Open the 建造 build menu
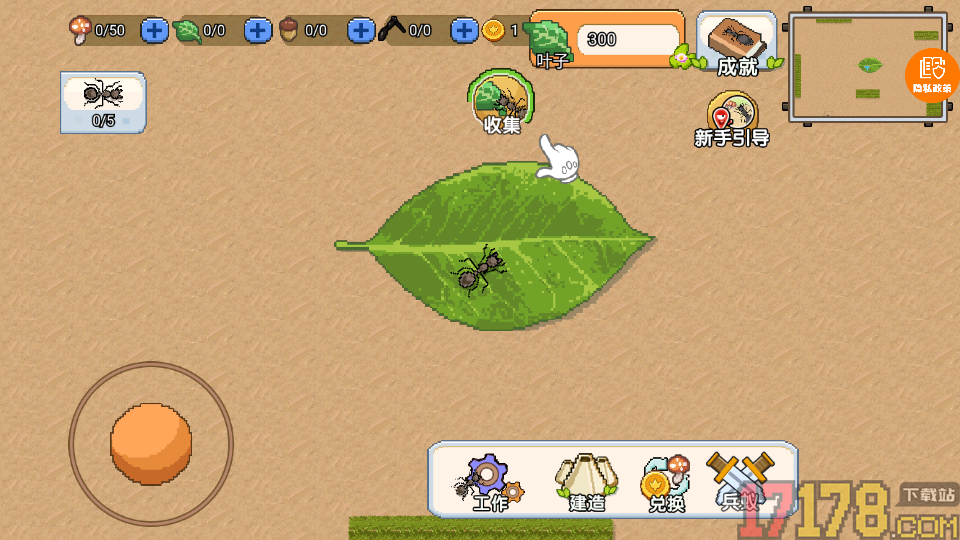960x540 pixels. [587, 482]
